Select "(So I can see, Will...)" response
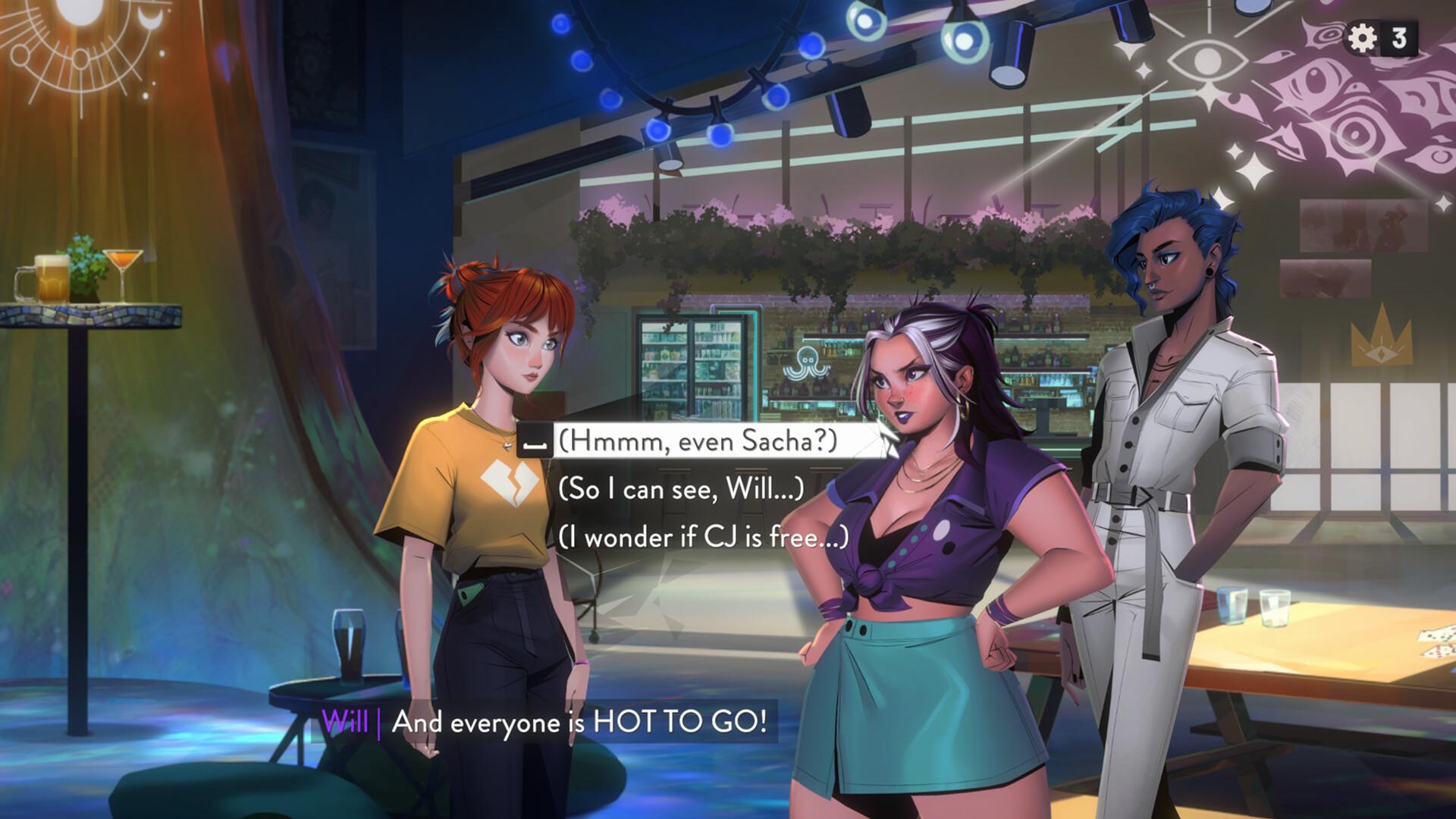1456x819 pixels. point(680,489)
